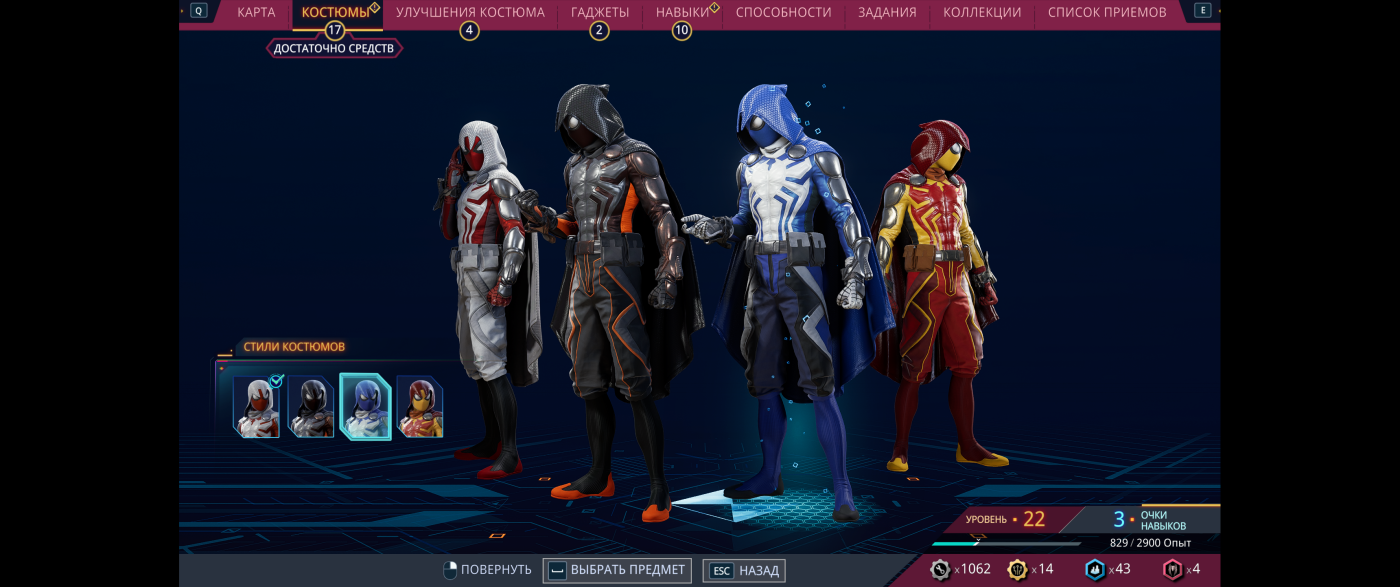Choose the white and red suit style
The height and width of the screenshot is (587, 1400).
point(257,407)
